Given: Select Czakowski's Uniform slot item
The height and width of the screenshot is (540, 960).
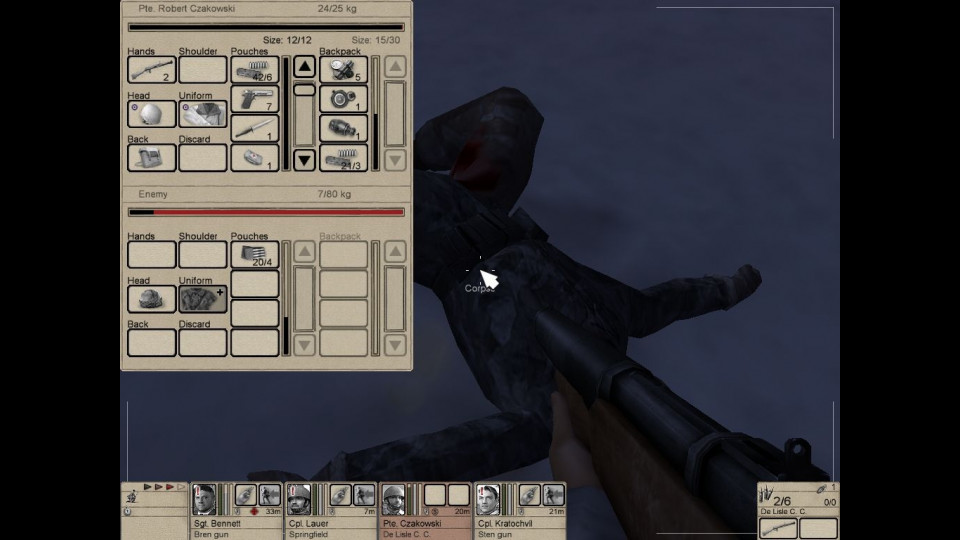Looking at the screenshot, I should tap(203, 114).
